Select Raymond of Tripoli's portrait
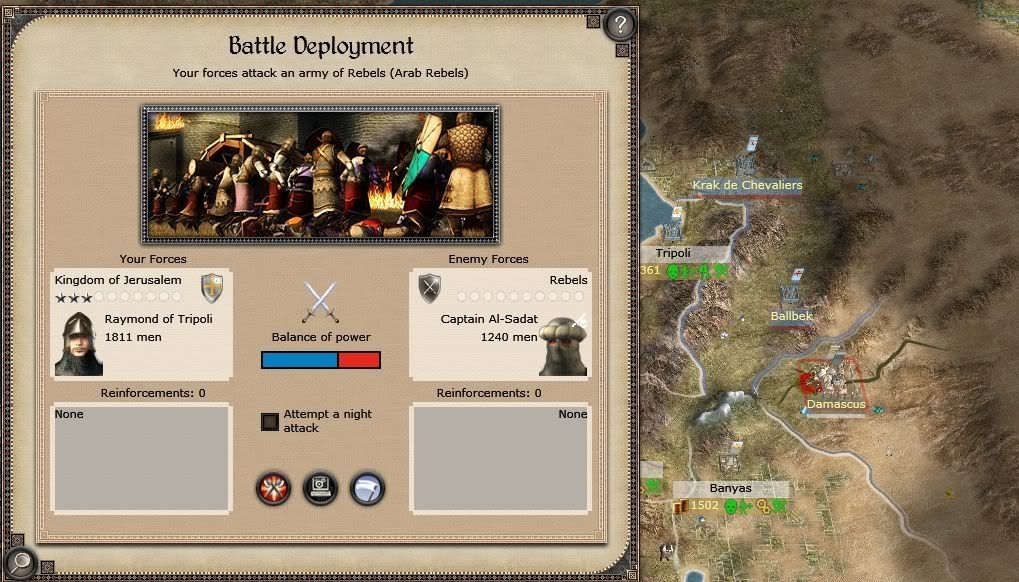 78,343
